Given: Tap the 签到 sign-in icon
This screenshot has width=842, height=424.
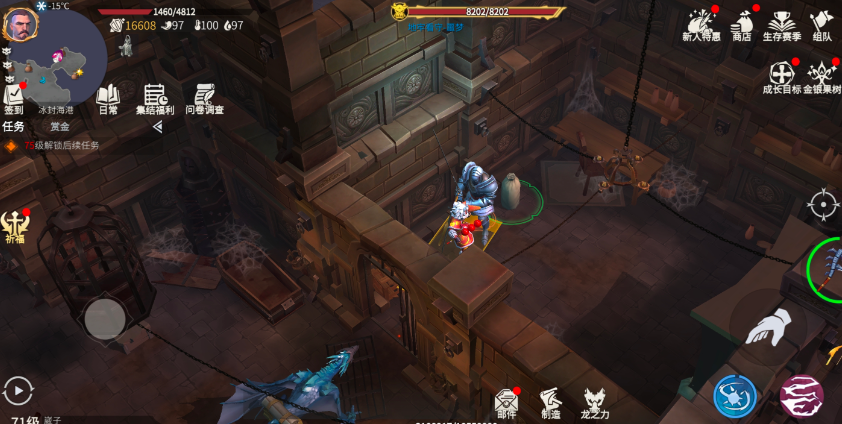Looking at the screenshot, I should pyautogui.click(x=14, y=98).
